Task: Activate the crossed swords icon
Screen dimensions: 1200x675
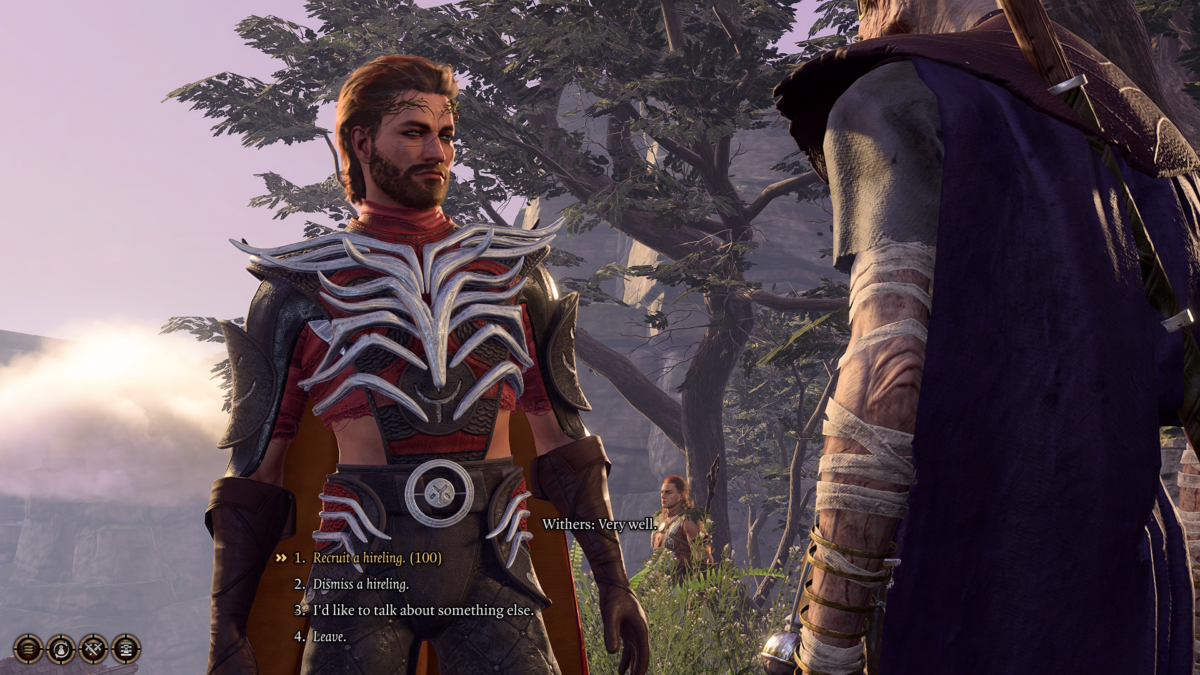Action: coord(94,649)
